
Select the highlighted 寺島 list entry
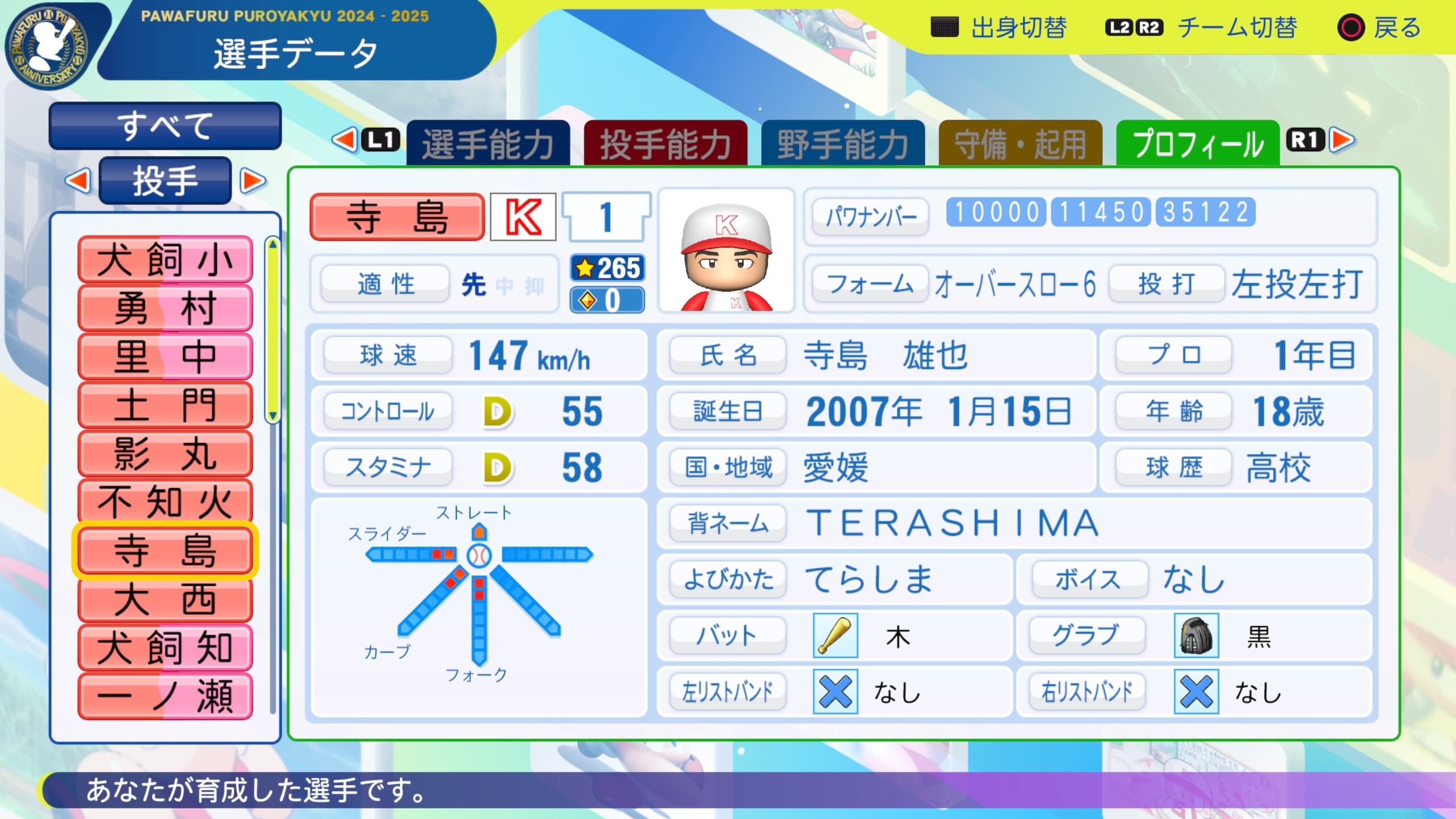pyautogui.click(x=165, y=551)
